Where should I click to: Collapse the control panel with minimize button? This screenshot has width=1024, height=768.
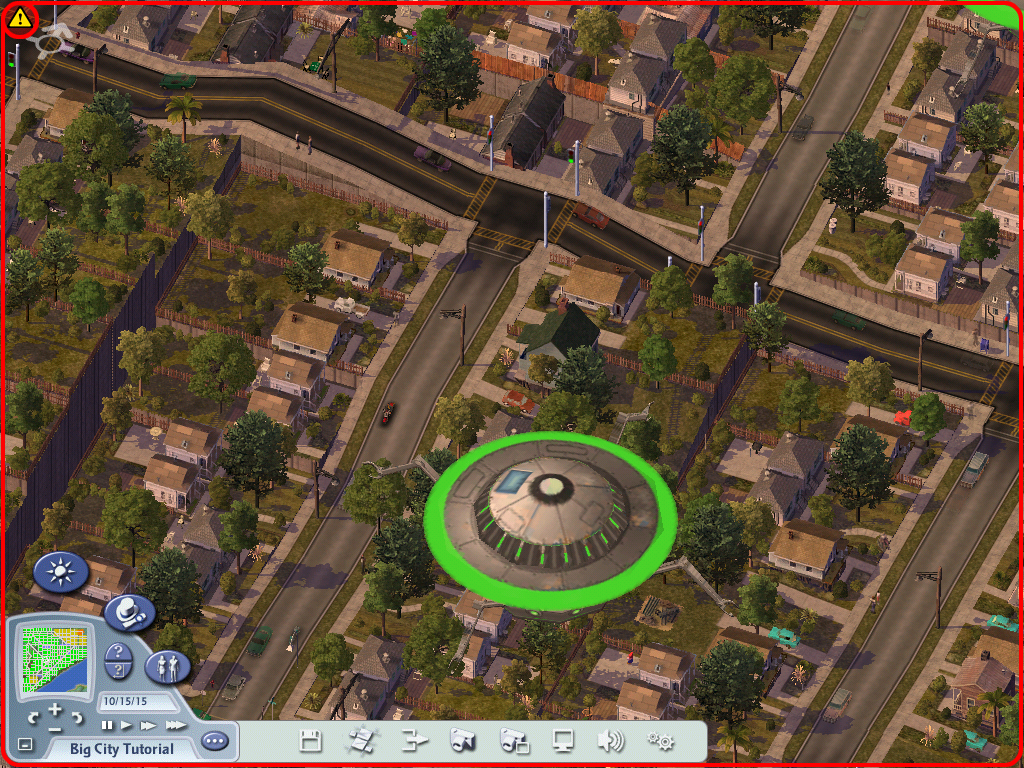[x=25, y=744]
